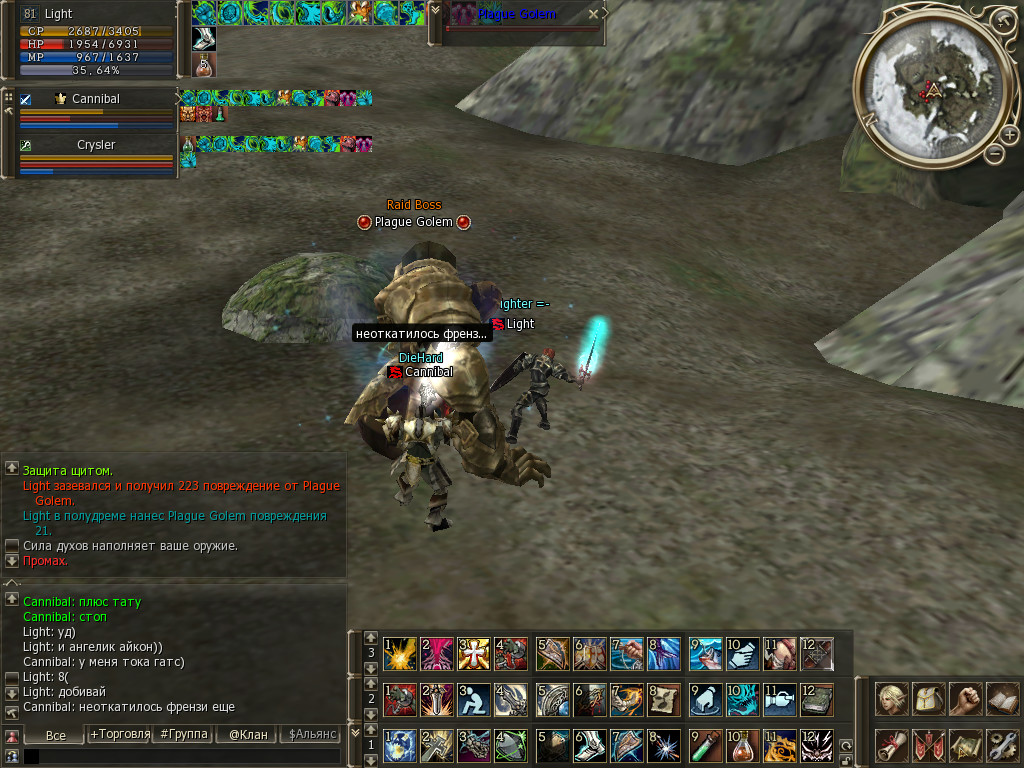Show the @Клан chat tab
The height and width of the screenshot is (768, 1024).
tap(248, 735)
